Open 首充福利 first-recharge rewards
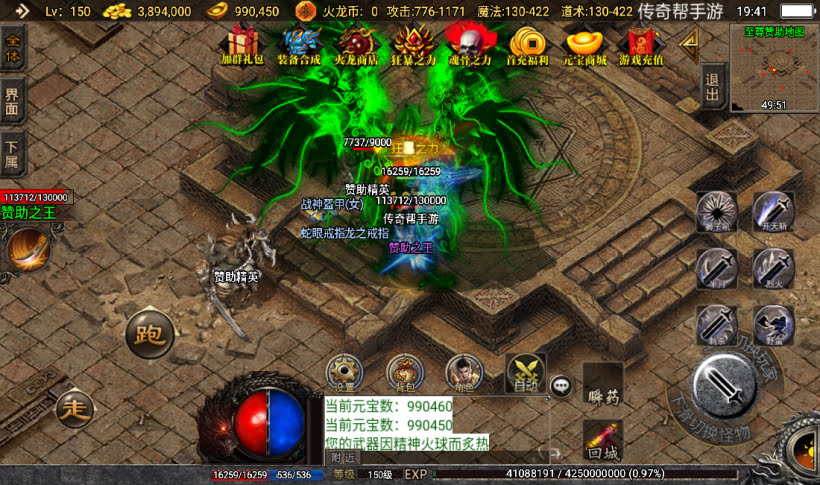Viewport: 820px width, 485px height. [x=527, y=44]
